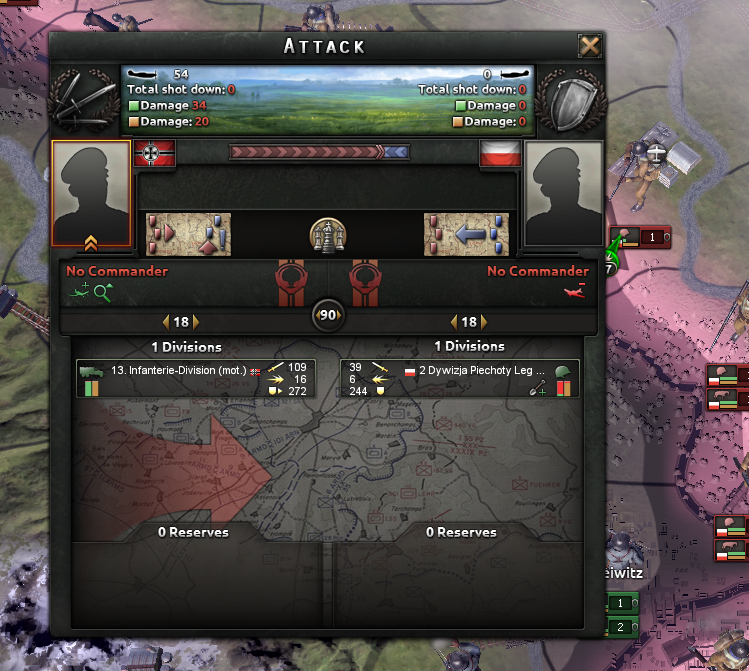
Task: Open the attacker's combat tactic icon
Action: pyautogui.click(x=189, y=234)
